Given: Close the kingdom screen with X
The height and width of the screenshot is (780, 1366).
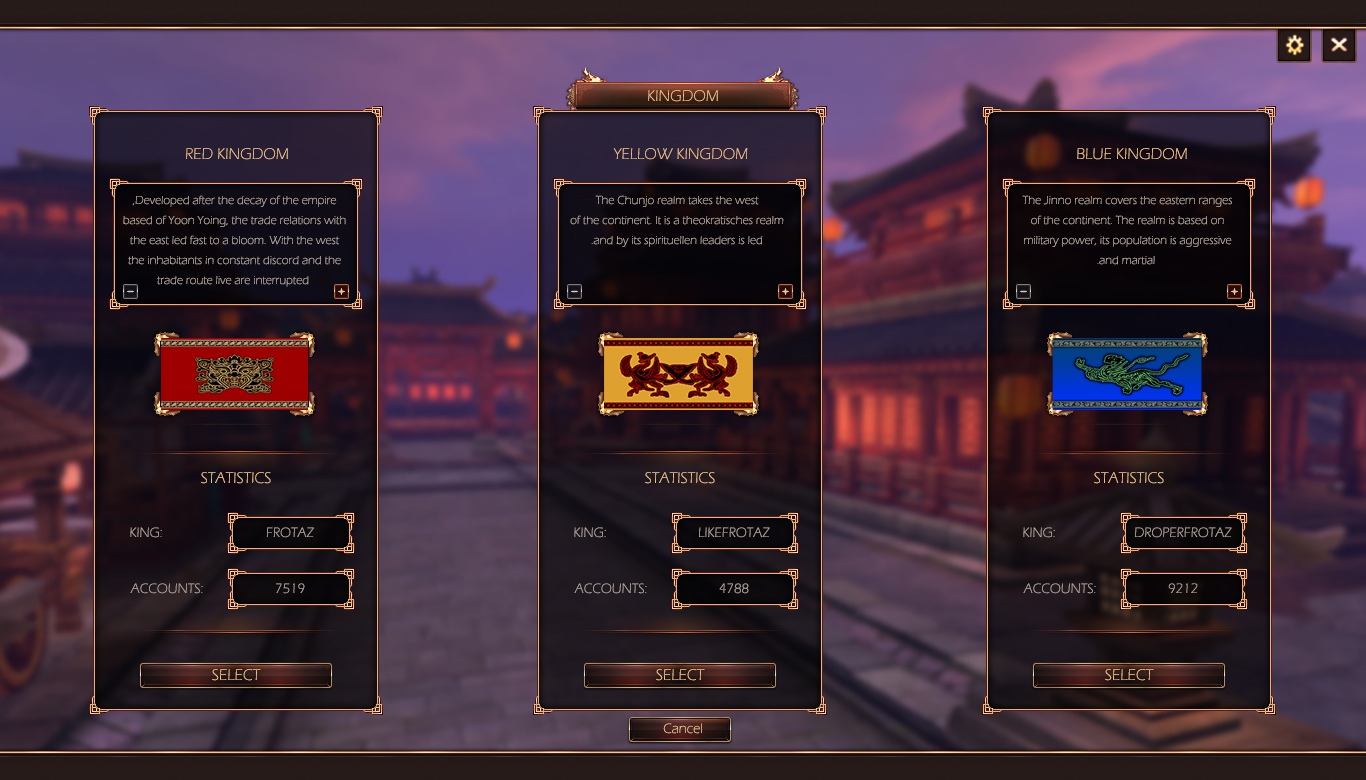Looking at the screenshot, I should [1339, 45].
